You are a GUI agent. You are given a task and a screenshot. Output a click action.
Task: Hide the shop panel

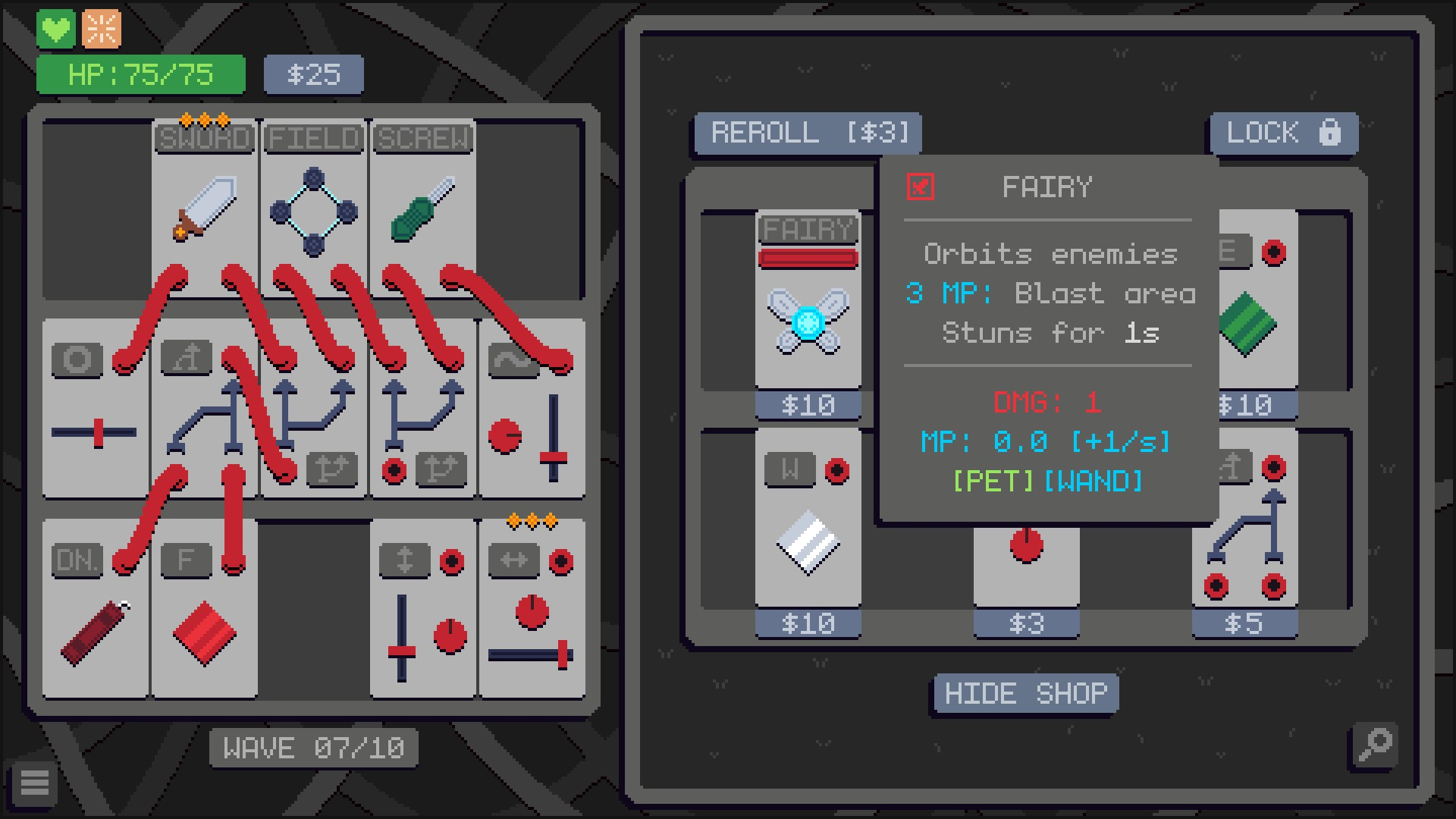(1025, 693)
